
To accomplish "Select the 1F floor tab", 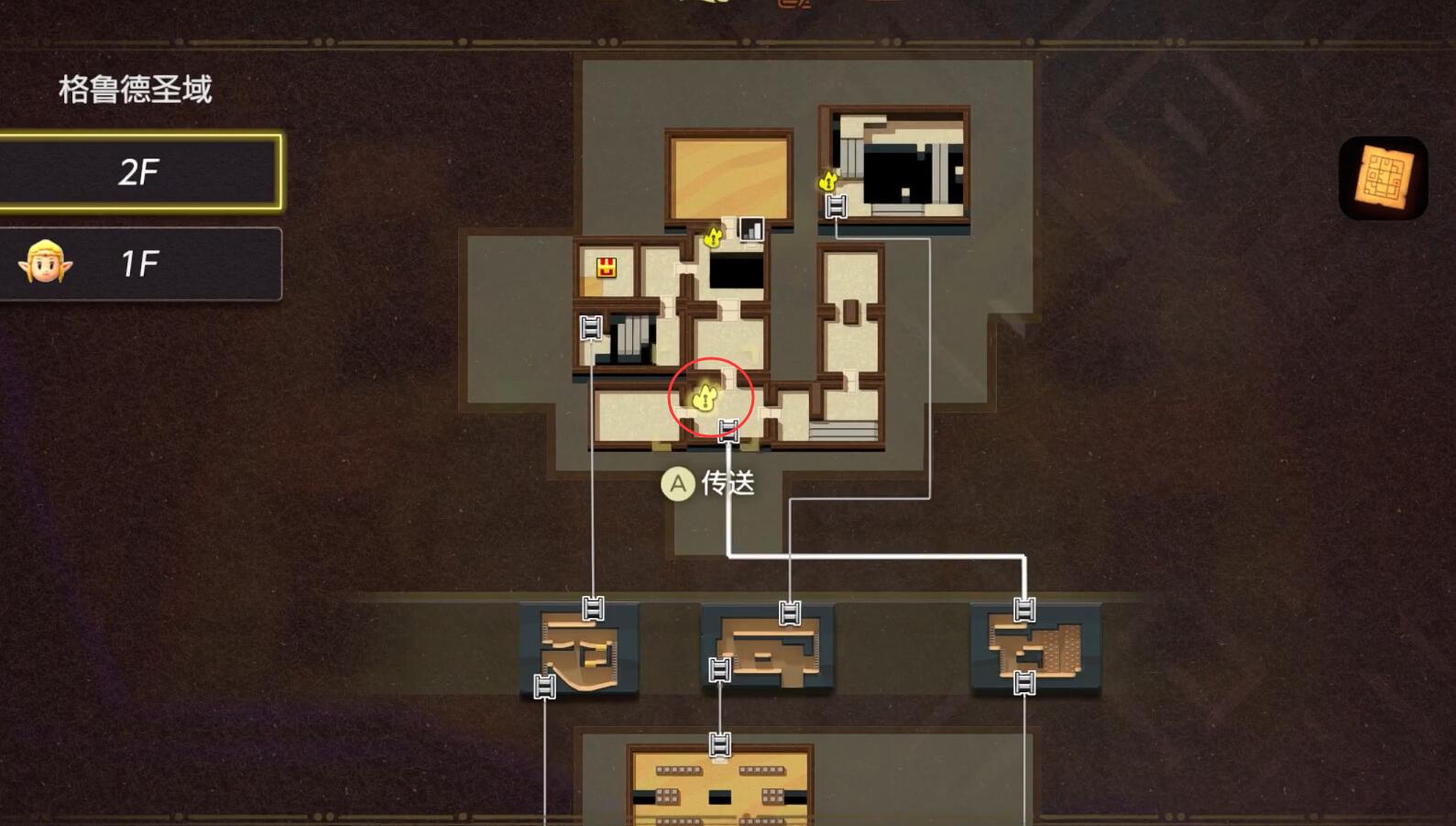I will click(x=139, y=264).
